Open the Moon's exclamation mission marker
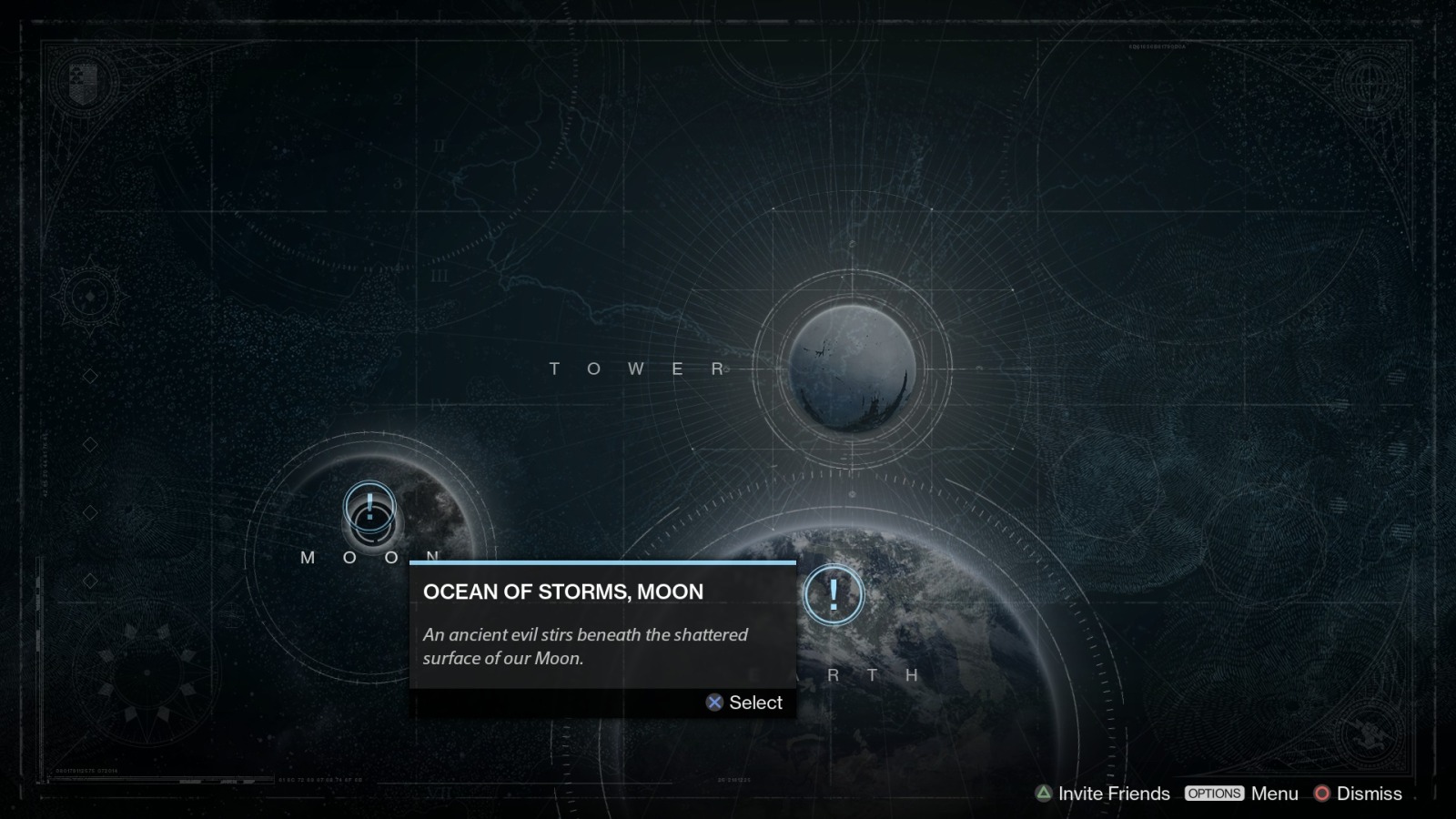The width and height of the screenshot is (1456, 819). click(x=369, y=505)
